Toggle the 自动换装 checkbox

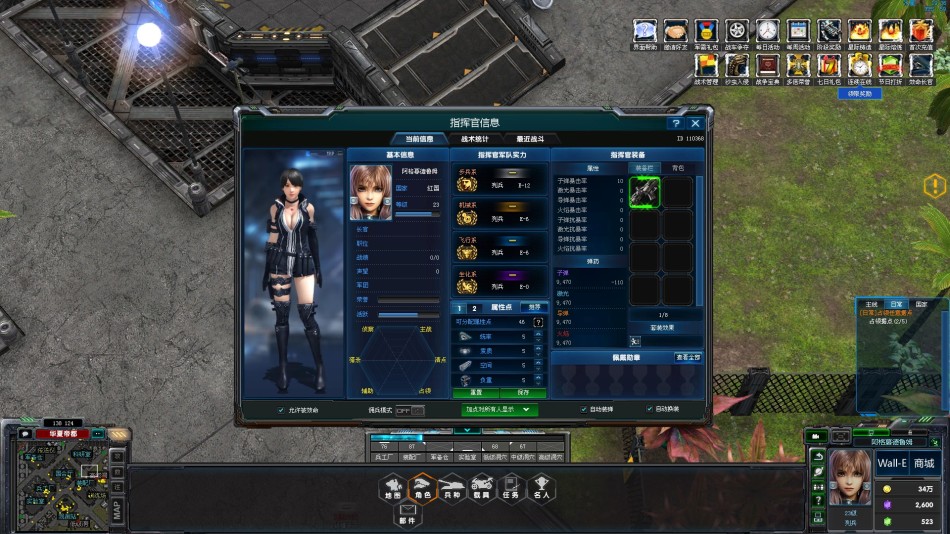tap(649, 409)
